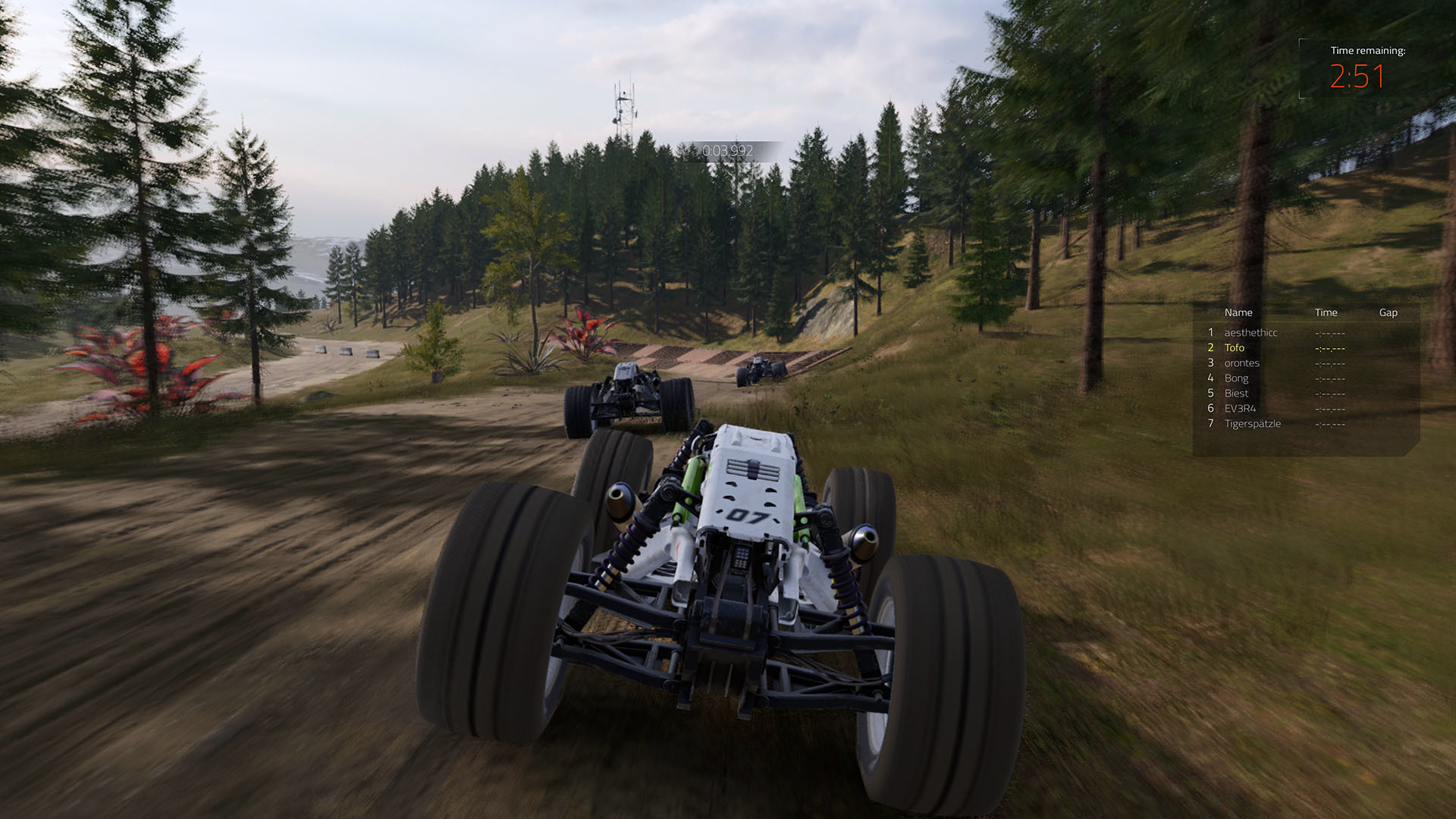
Task: Select Tofo, the highlighted second-place racer
Action: tap(1235, 347)
